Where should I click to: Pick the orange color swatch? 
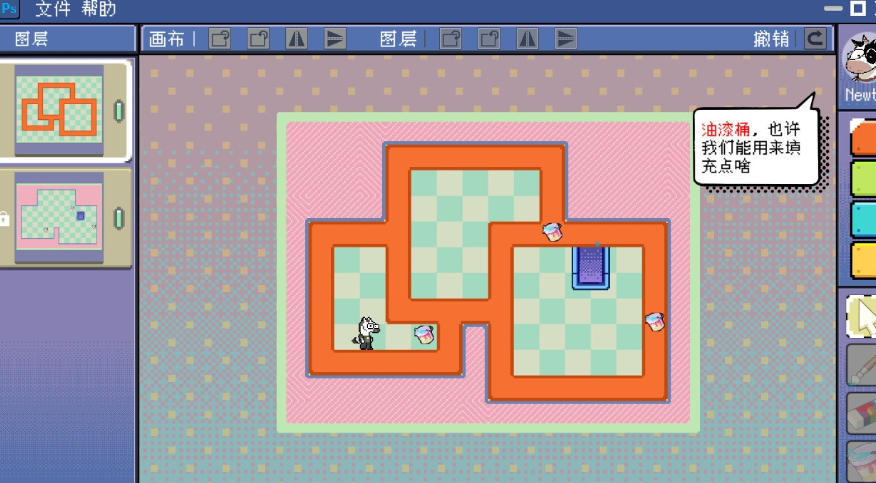pyautogui.click(x=862, y=138)
